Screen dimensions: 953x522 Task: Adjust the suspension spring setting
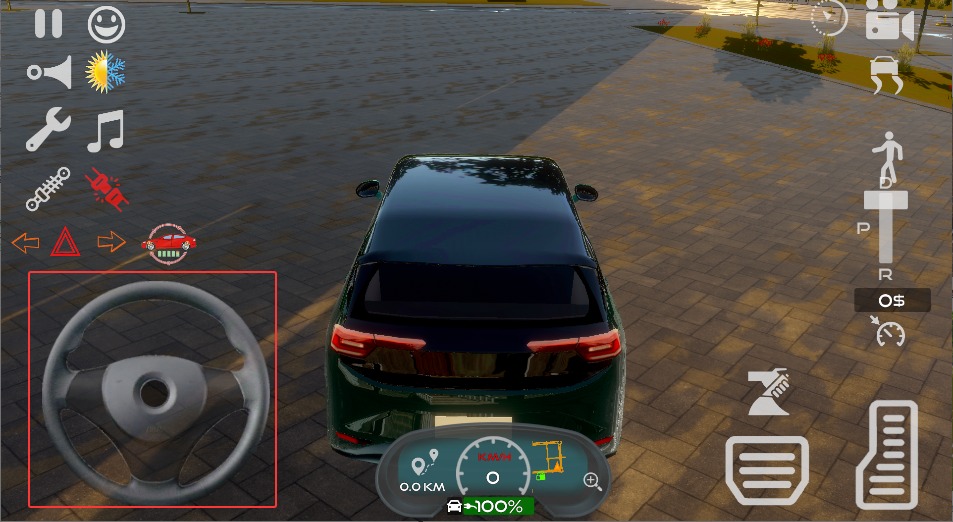(x=48, y=188)
